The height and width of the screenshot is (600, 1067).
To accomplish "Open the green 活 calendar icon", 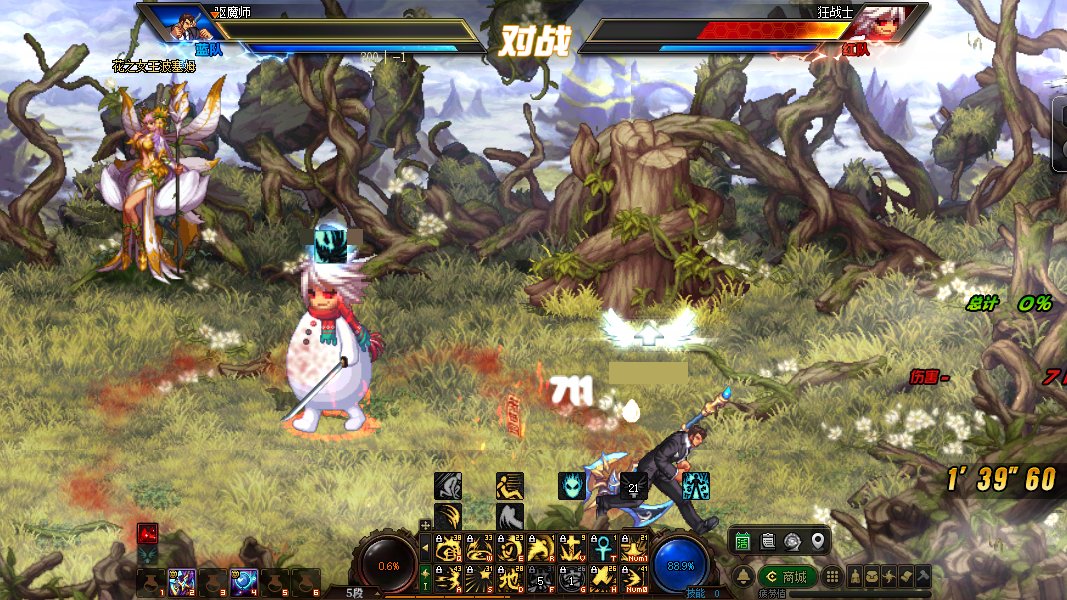I will tap(743, 541).
